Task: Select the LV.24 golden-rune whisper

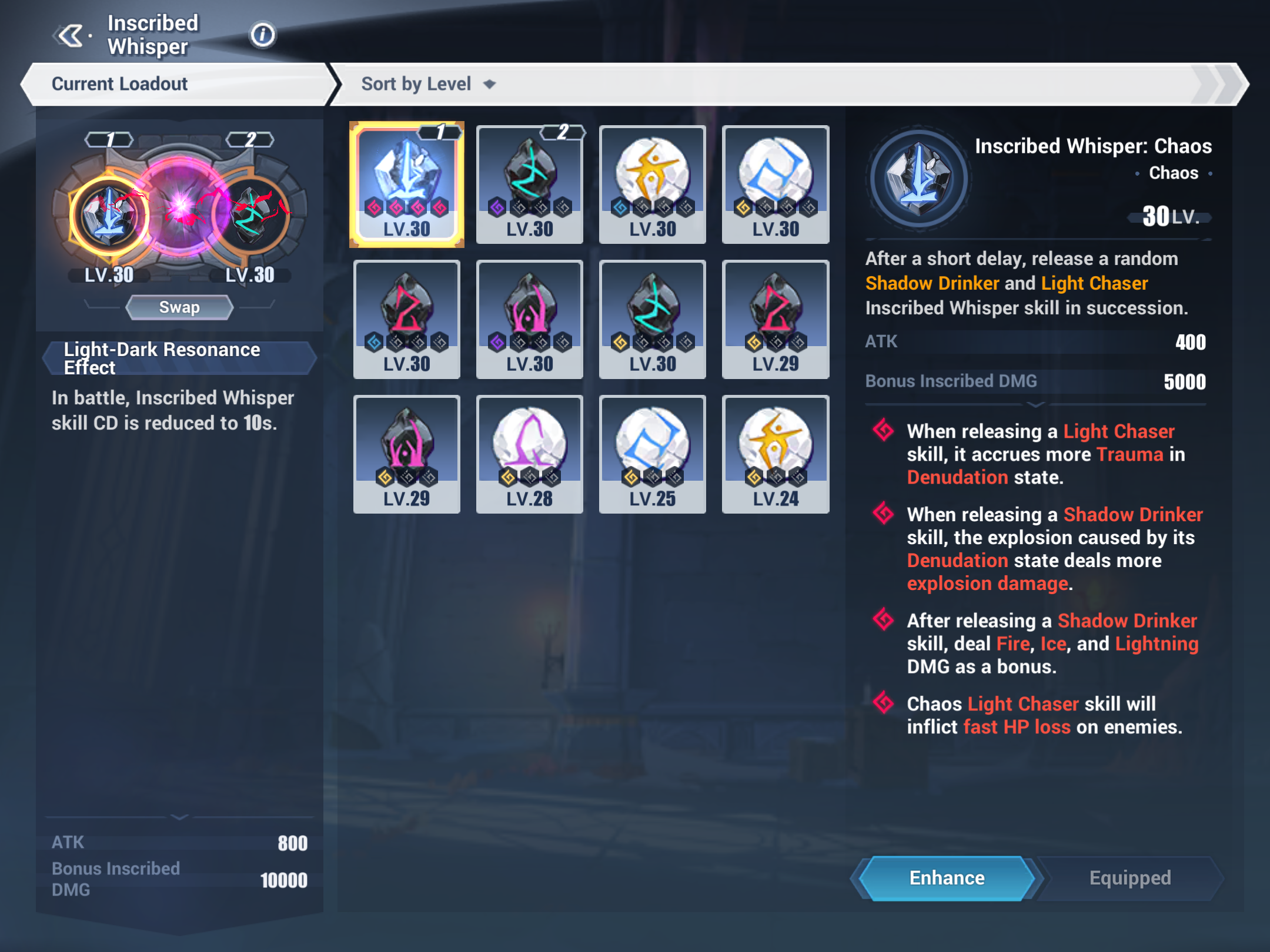Action: [x=775, y=454]
